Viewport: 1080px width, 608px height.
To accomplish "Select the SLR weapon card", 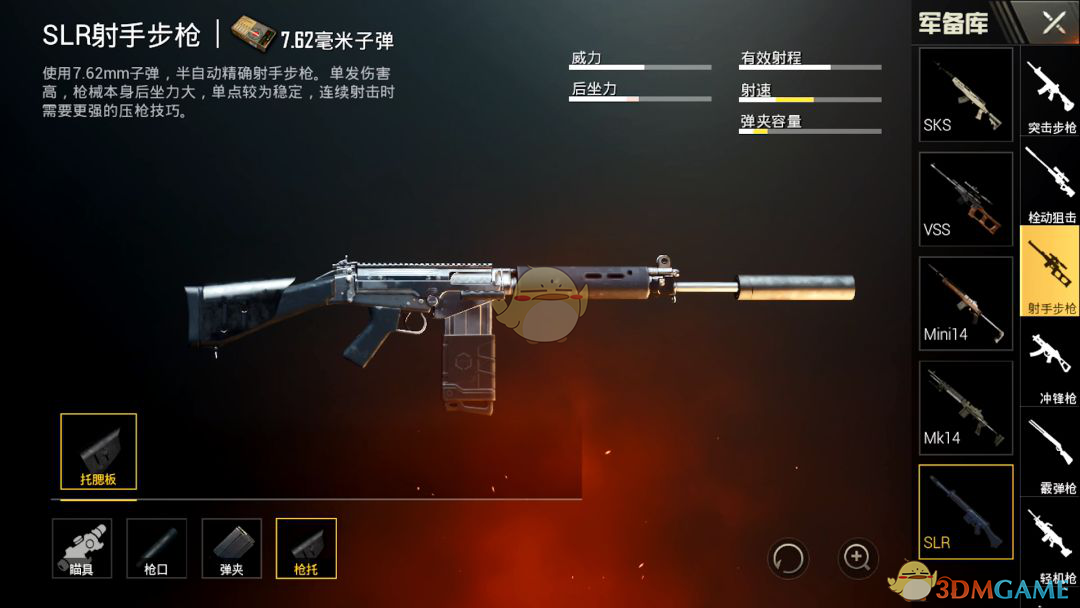I will point(965,512).
